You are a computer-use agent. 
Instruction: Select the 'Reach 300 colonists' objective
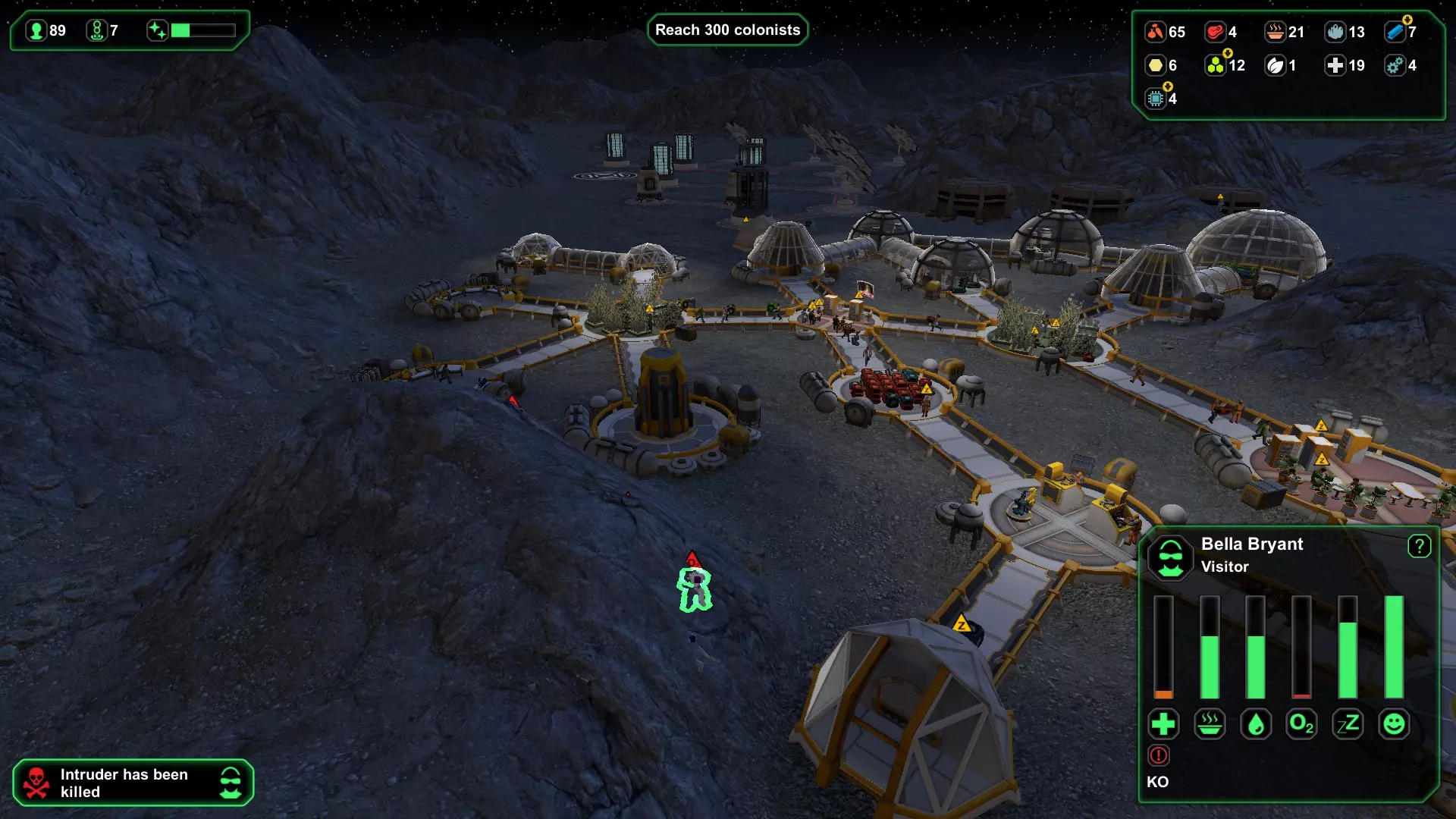pyautogui.click(x=727, y=30)
